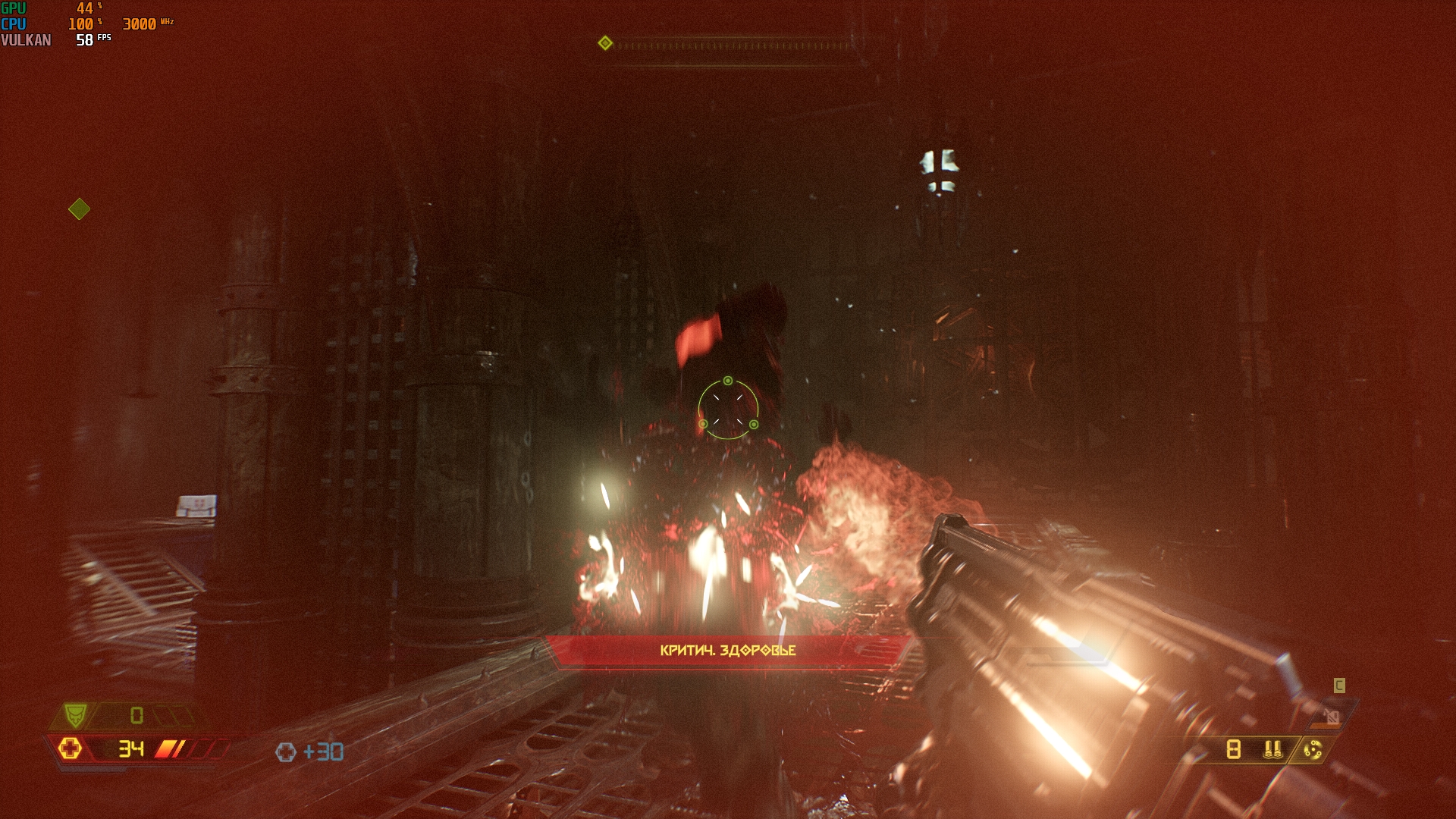
Task: Click the compass diamond marker at top
Action: pyautogui.click(x=605, y=43)
